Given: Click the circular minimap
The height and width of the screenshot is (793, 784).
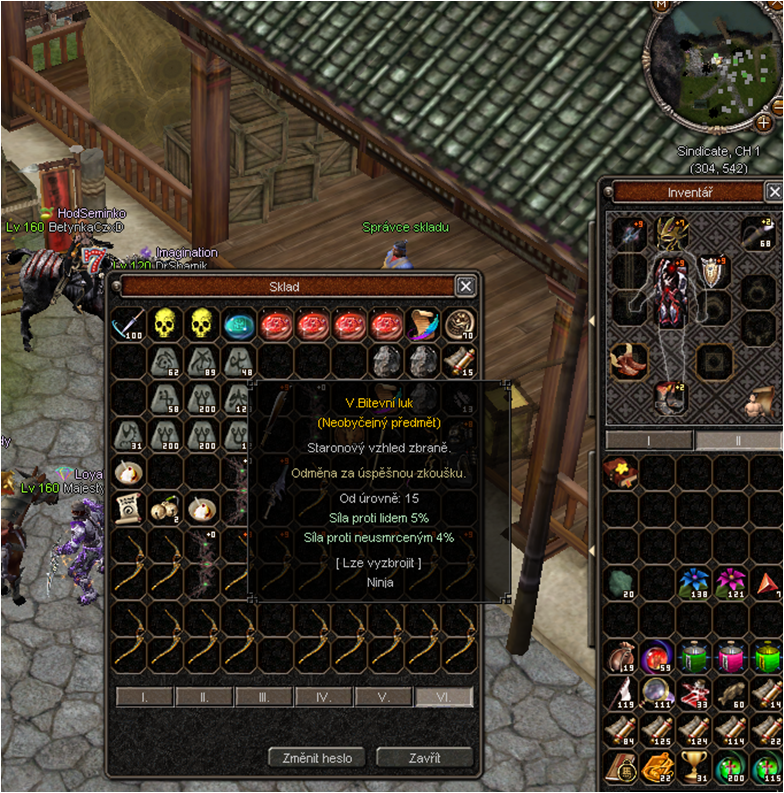Looking at the screenshot, I should click(x=712, y=68).
